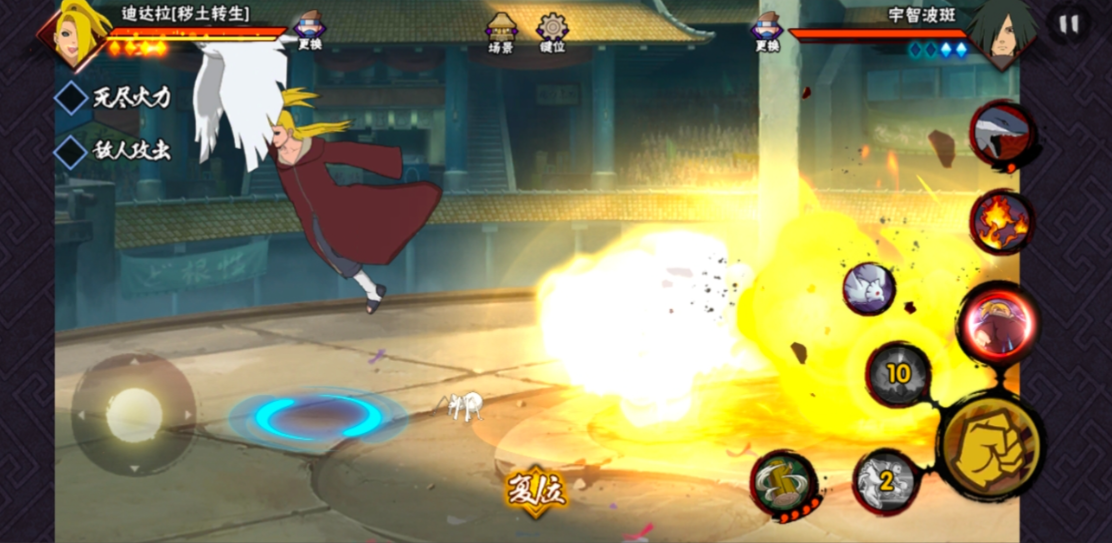Screen dimensions: 1112x543
Task: Change the opponent ninja with 更换
Action: point(767,30)
